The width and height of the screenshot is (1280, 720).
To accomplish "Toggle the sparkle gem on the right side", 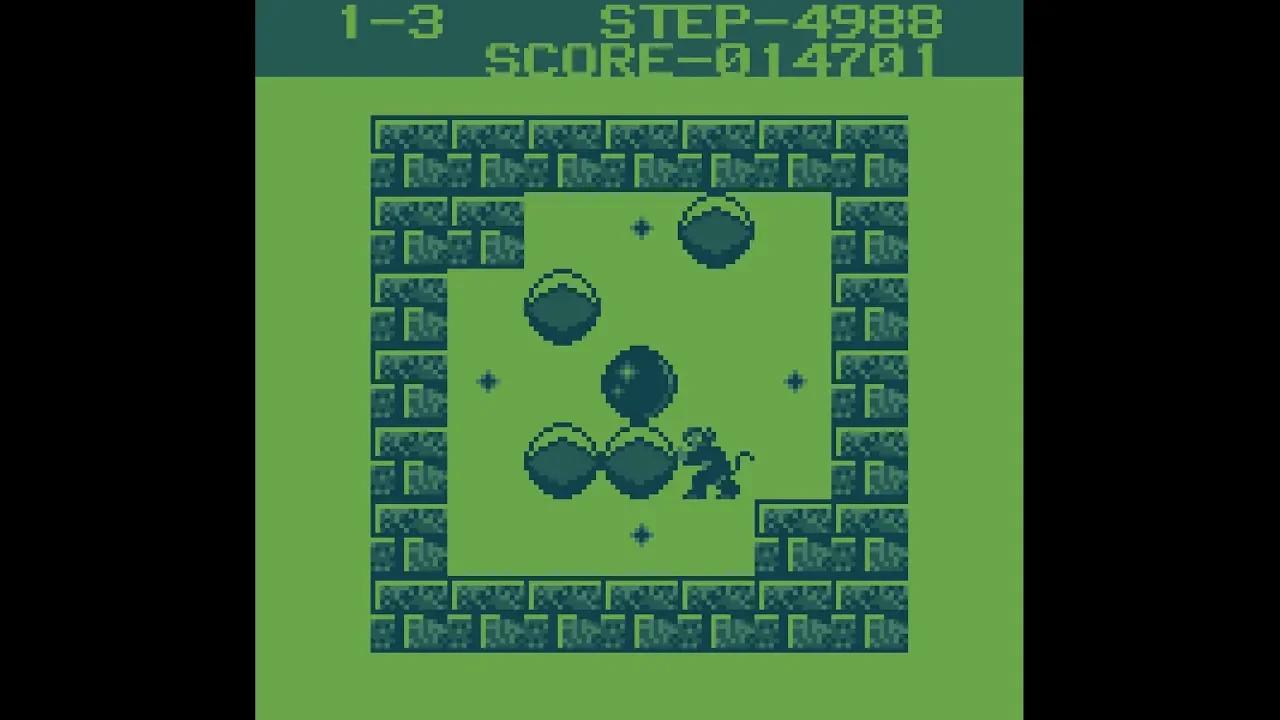I will tap(793, 380).
